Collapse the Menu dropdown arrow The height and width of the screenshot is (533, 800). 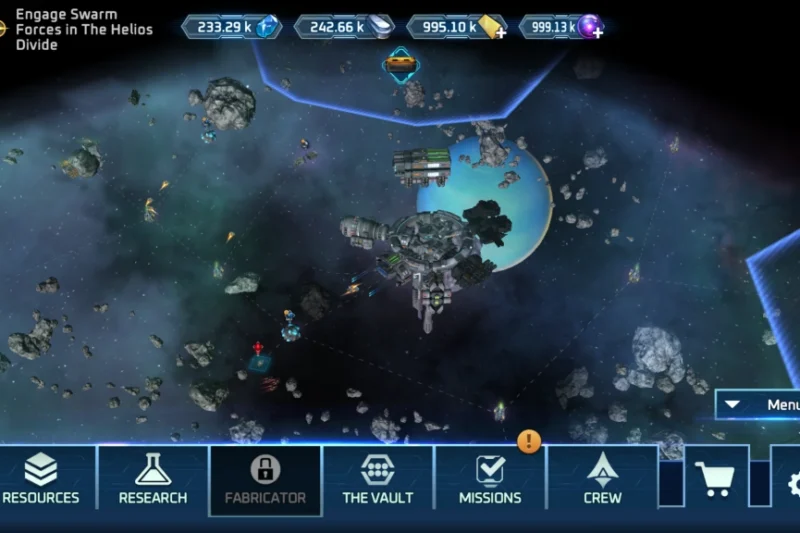pos(733,405)
